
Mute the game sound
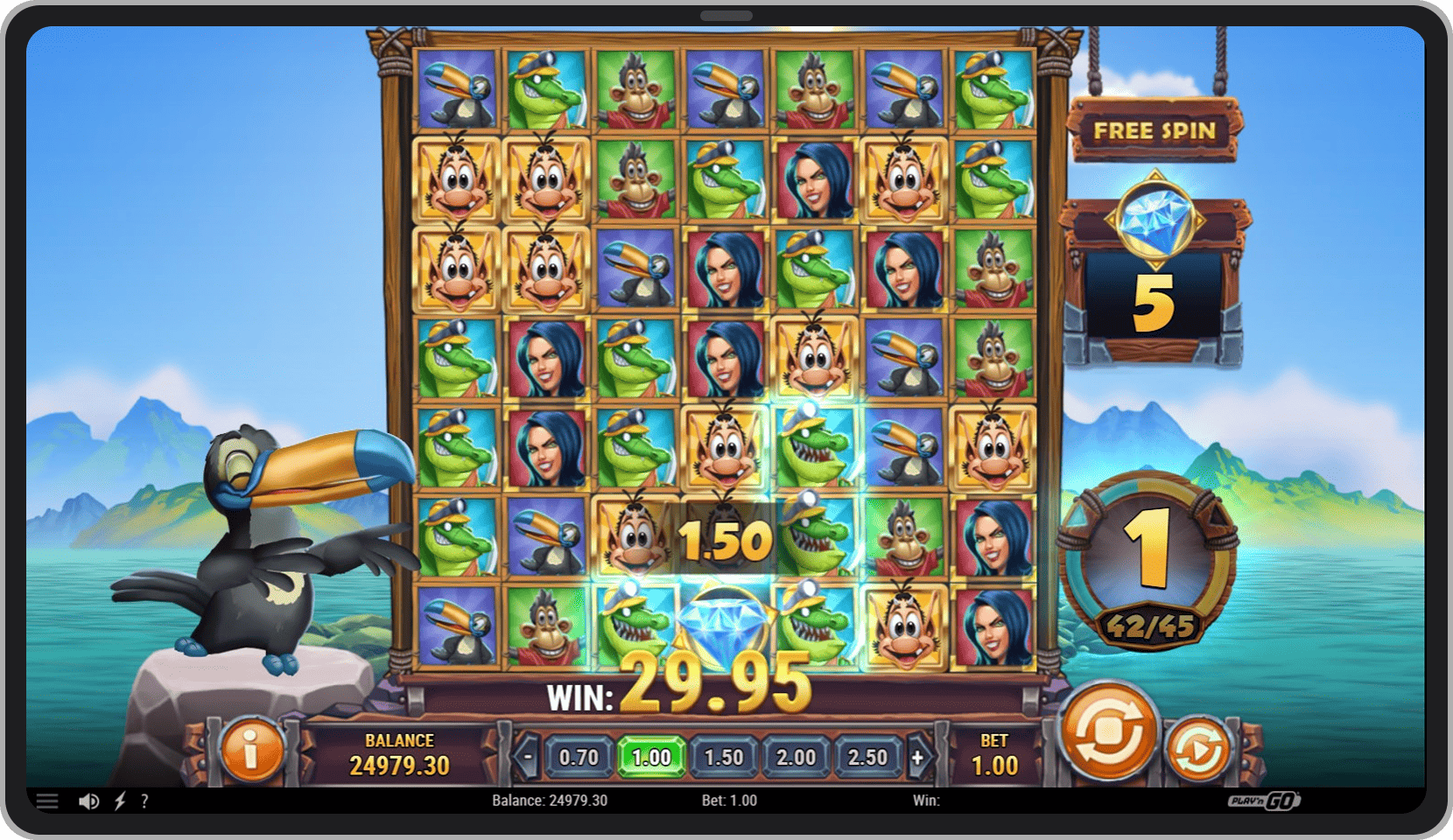(88, 800)
